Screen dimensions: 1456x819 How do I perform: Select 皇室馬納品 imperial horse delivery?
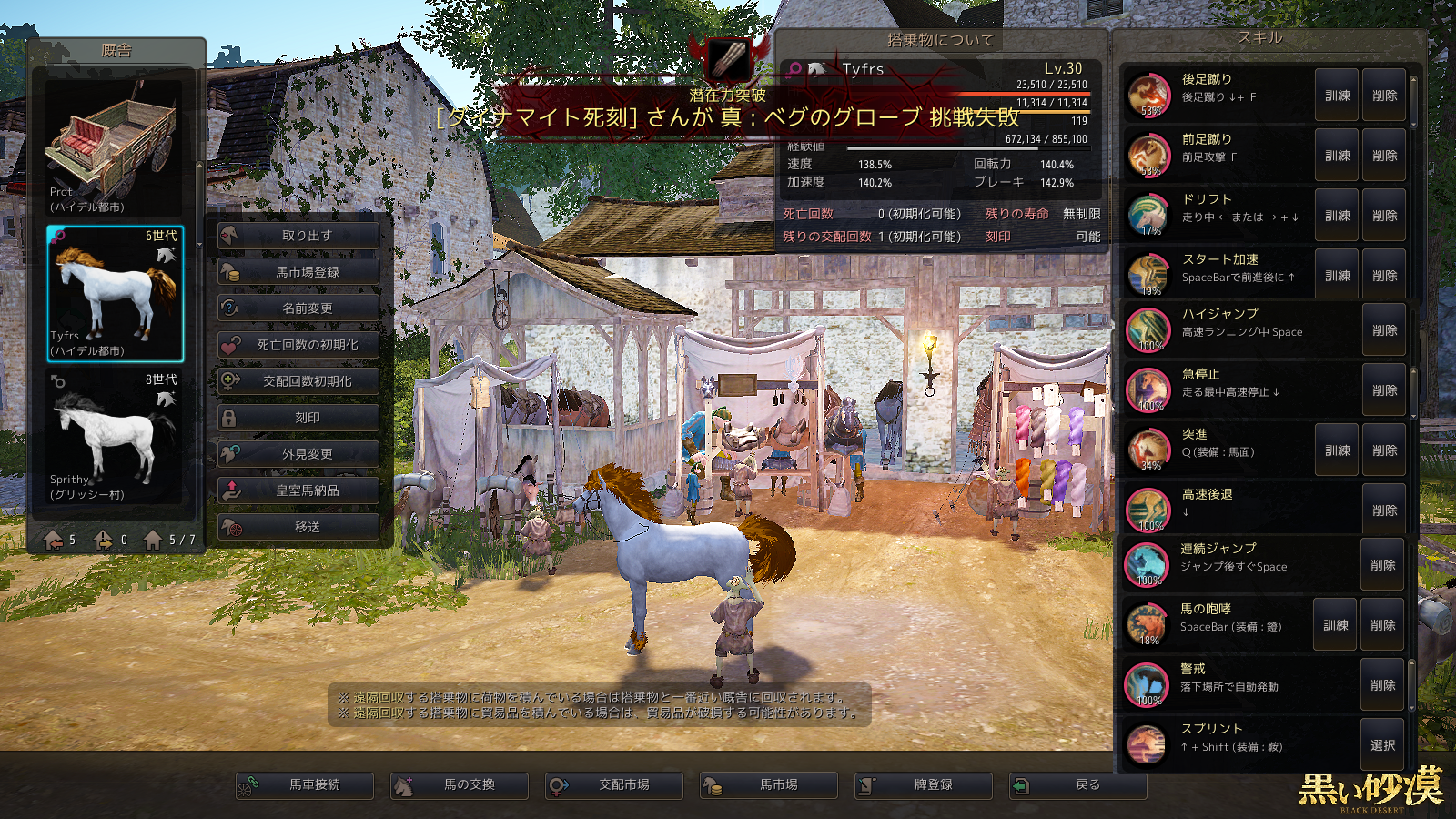tap(298, 490)
